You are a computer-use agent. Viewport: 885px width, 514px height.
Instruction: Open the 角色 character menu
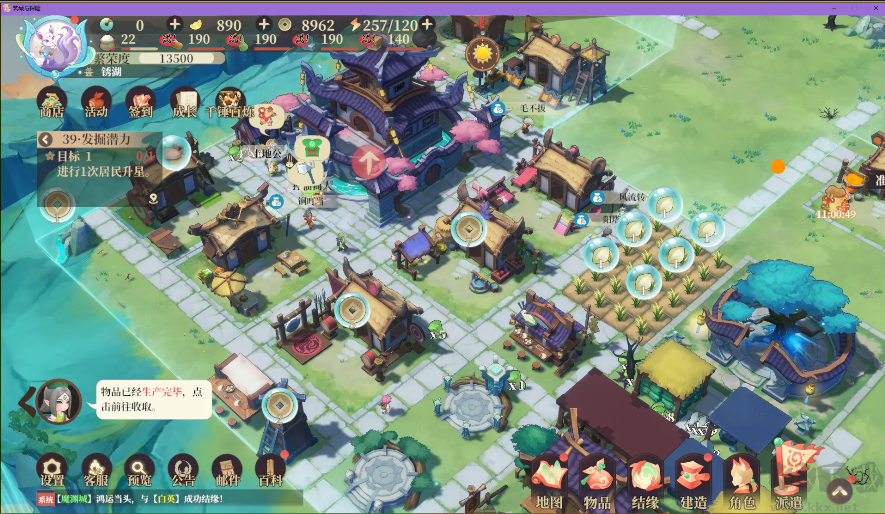(x=741, y=482)
